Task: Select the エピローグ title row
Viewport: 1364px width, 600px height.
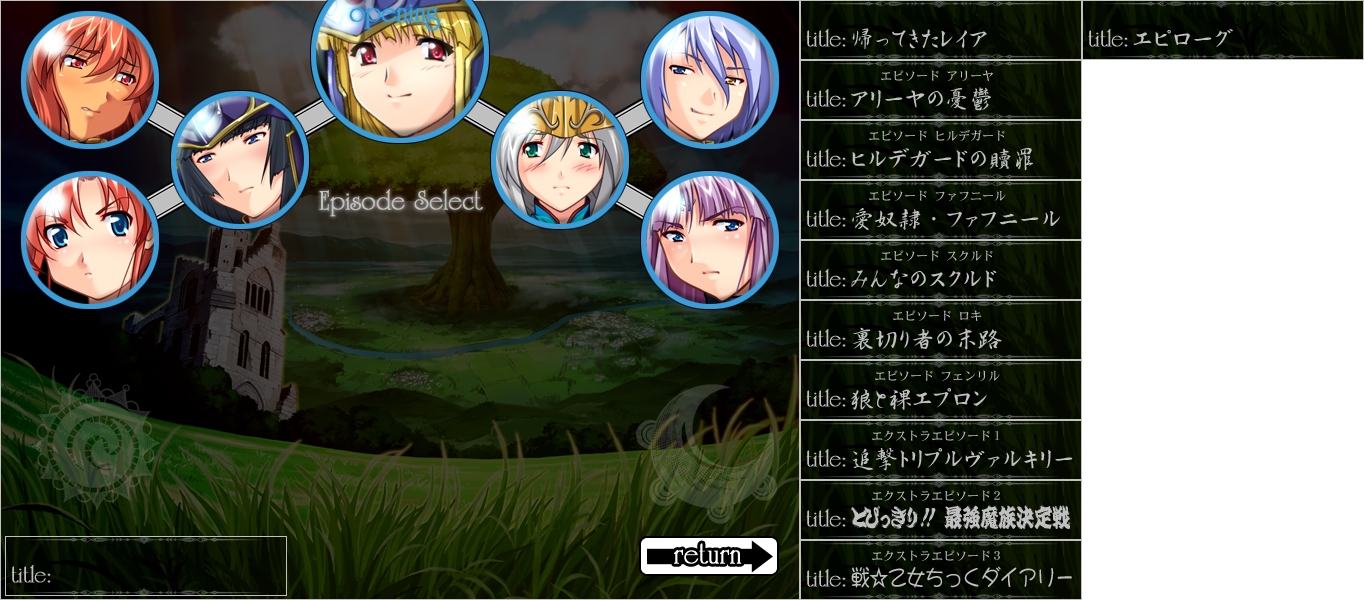Action: (x=1222, y=31)
